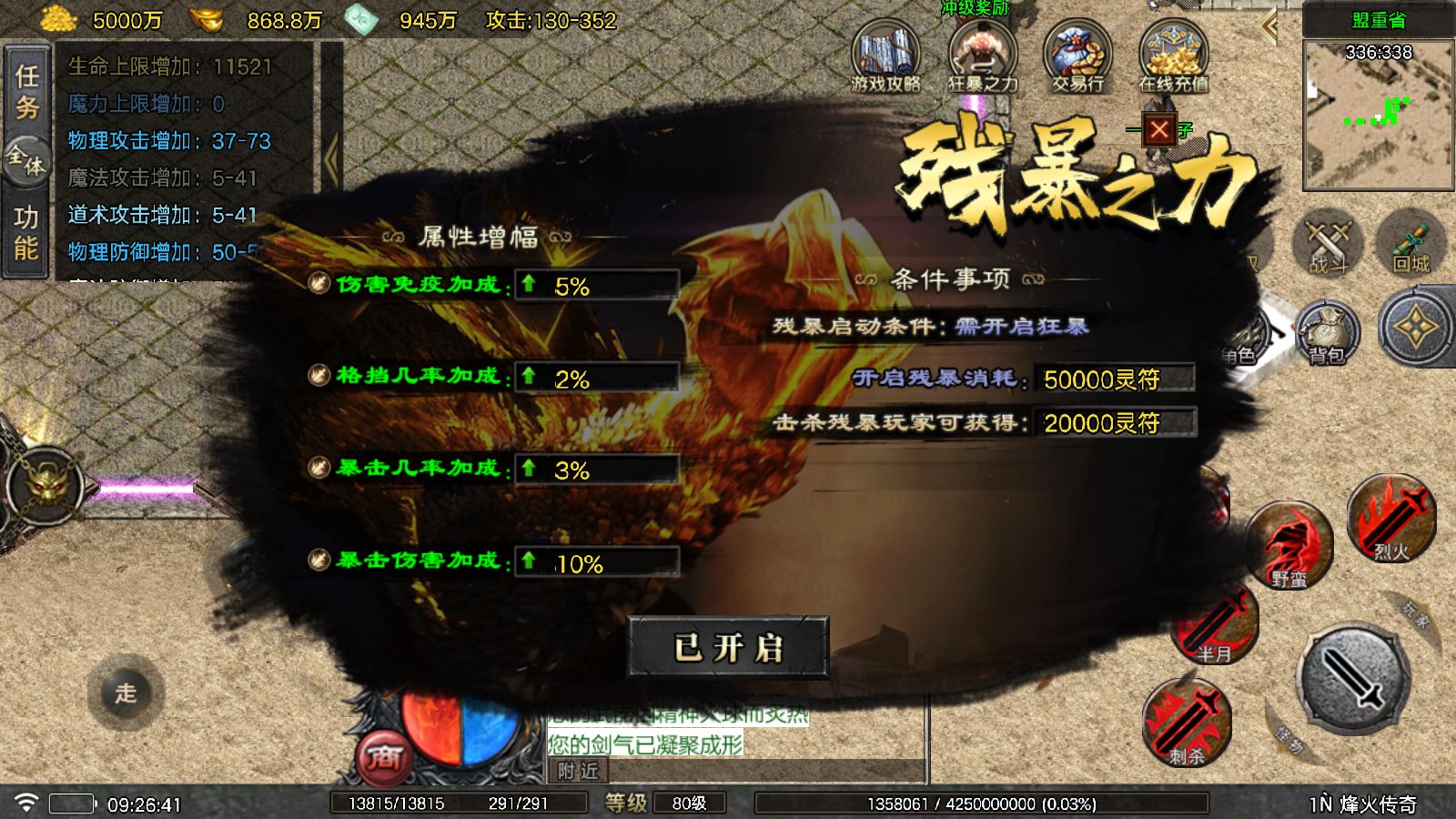
Task: Open the 商 shop button
Action: pyautogui.click(x=386, y=758)
